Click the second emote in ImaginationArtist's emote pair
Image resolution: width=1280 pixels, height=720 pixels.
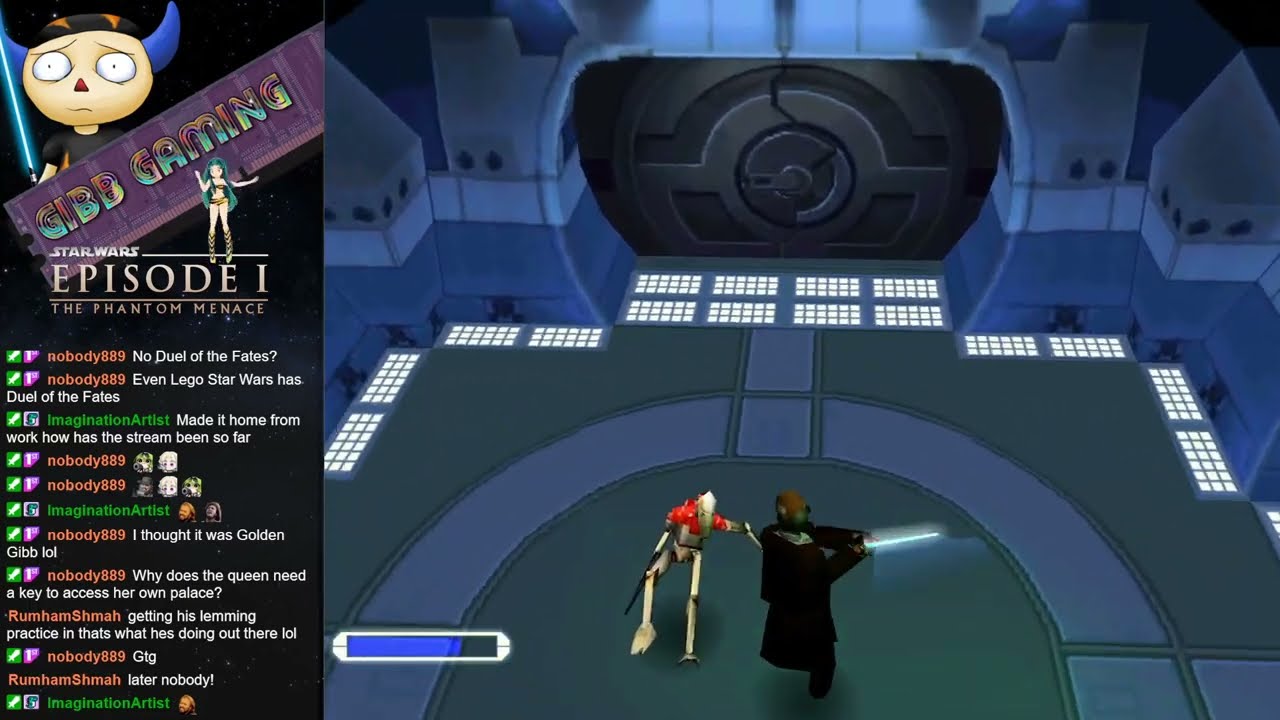coord(211,510)
